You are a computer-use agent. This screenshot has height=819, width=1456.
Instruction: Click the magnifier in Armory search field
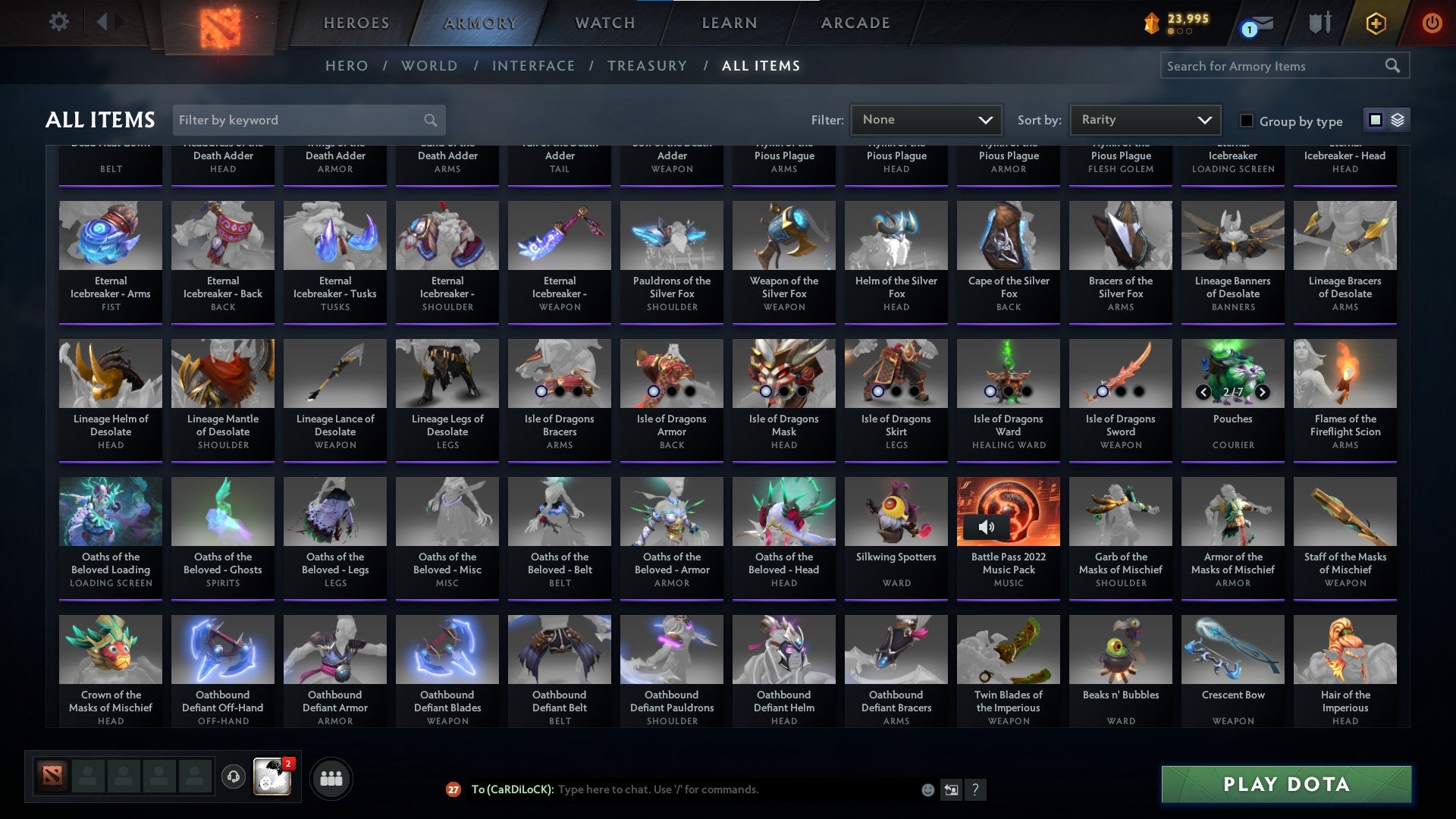point(1394,66)
